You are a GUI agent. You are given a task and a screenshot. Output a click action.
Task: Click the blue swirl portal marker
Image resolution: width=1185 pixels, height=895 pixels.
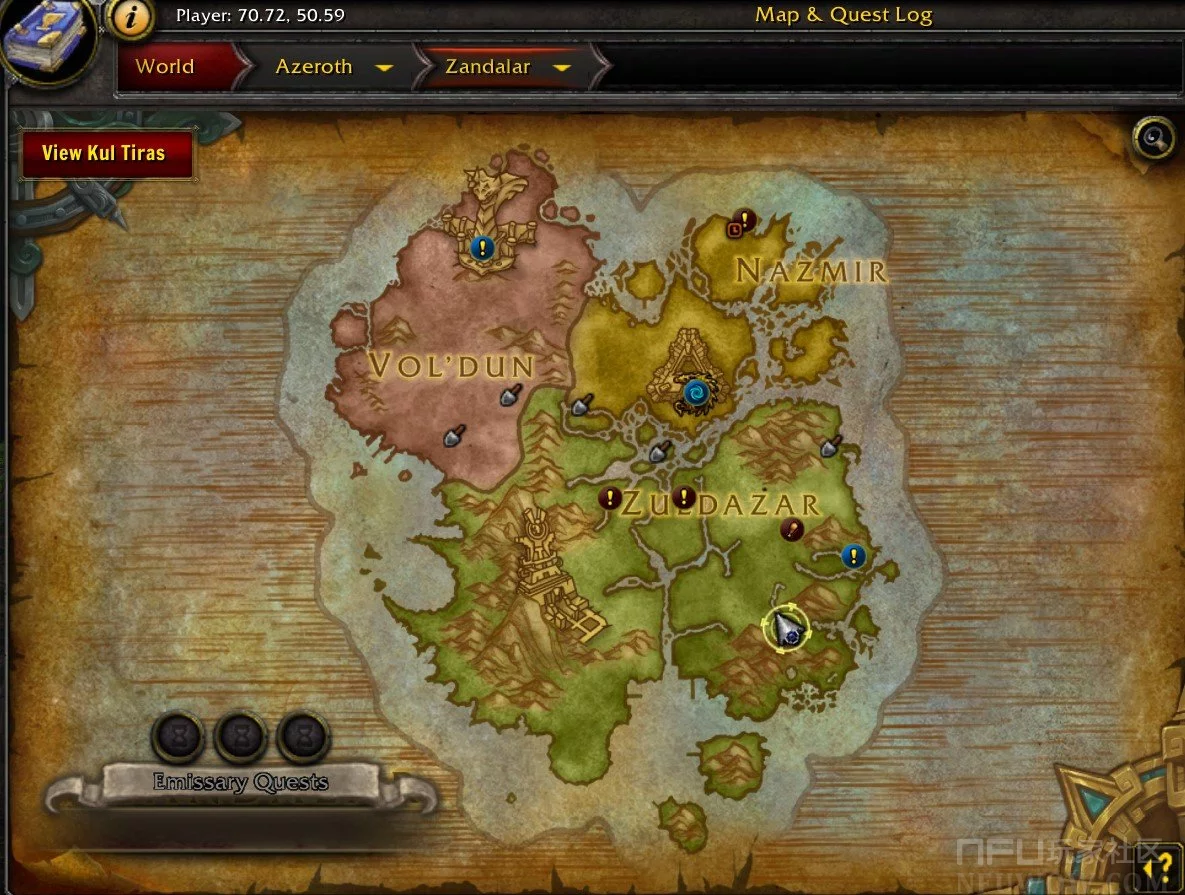pyautogui.click(x=696, y=393)
